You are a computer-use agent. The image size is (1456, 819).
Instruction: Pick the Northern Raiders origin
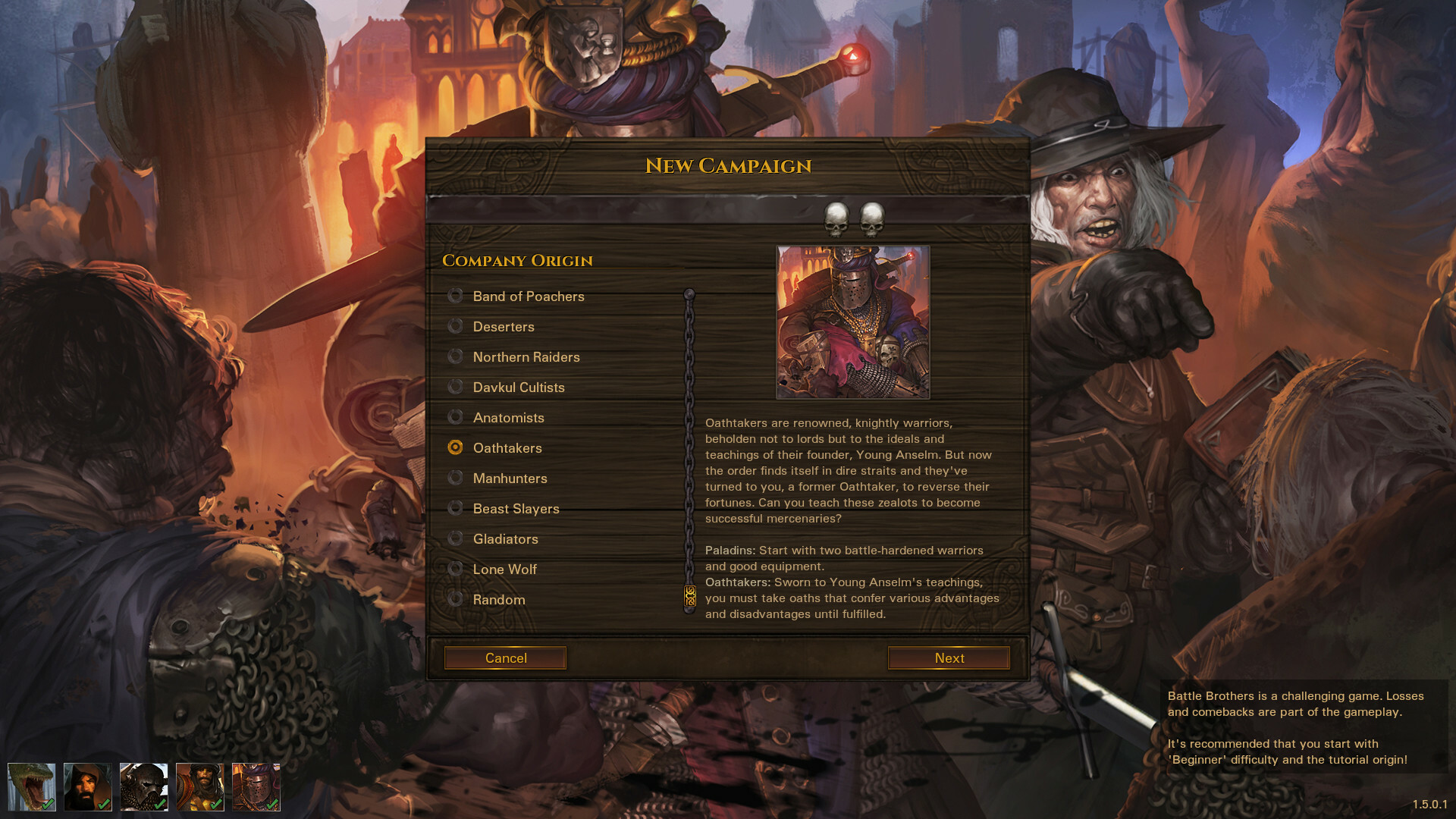point(456,356)
